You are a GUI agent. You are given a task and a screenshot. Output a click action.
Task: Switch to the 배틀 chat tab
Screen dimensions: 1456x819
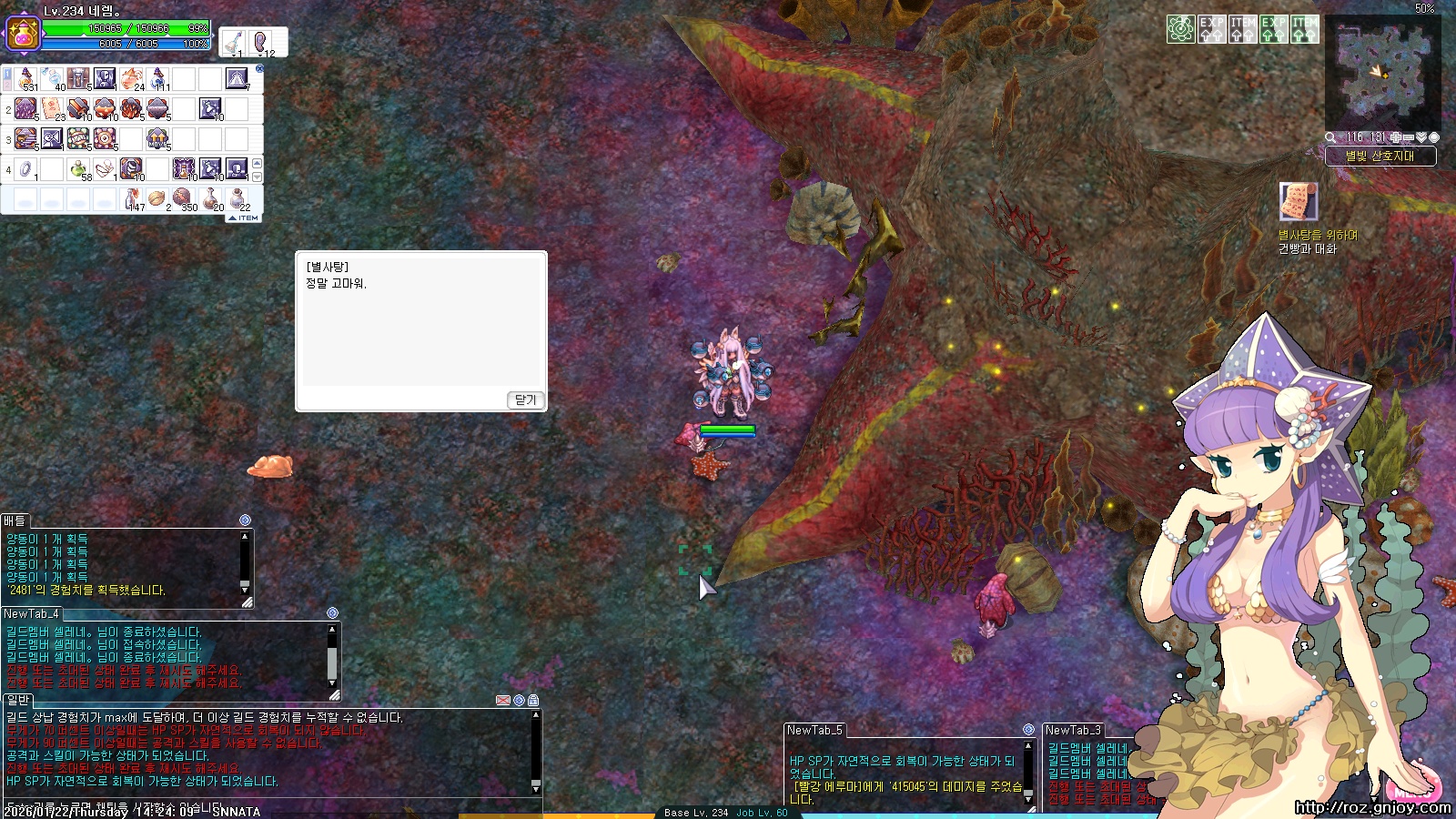[x=15, y=521]
